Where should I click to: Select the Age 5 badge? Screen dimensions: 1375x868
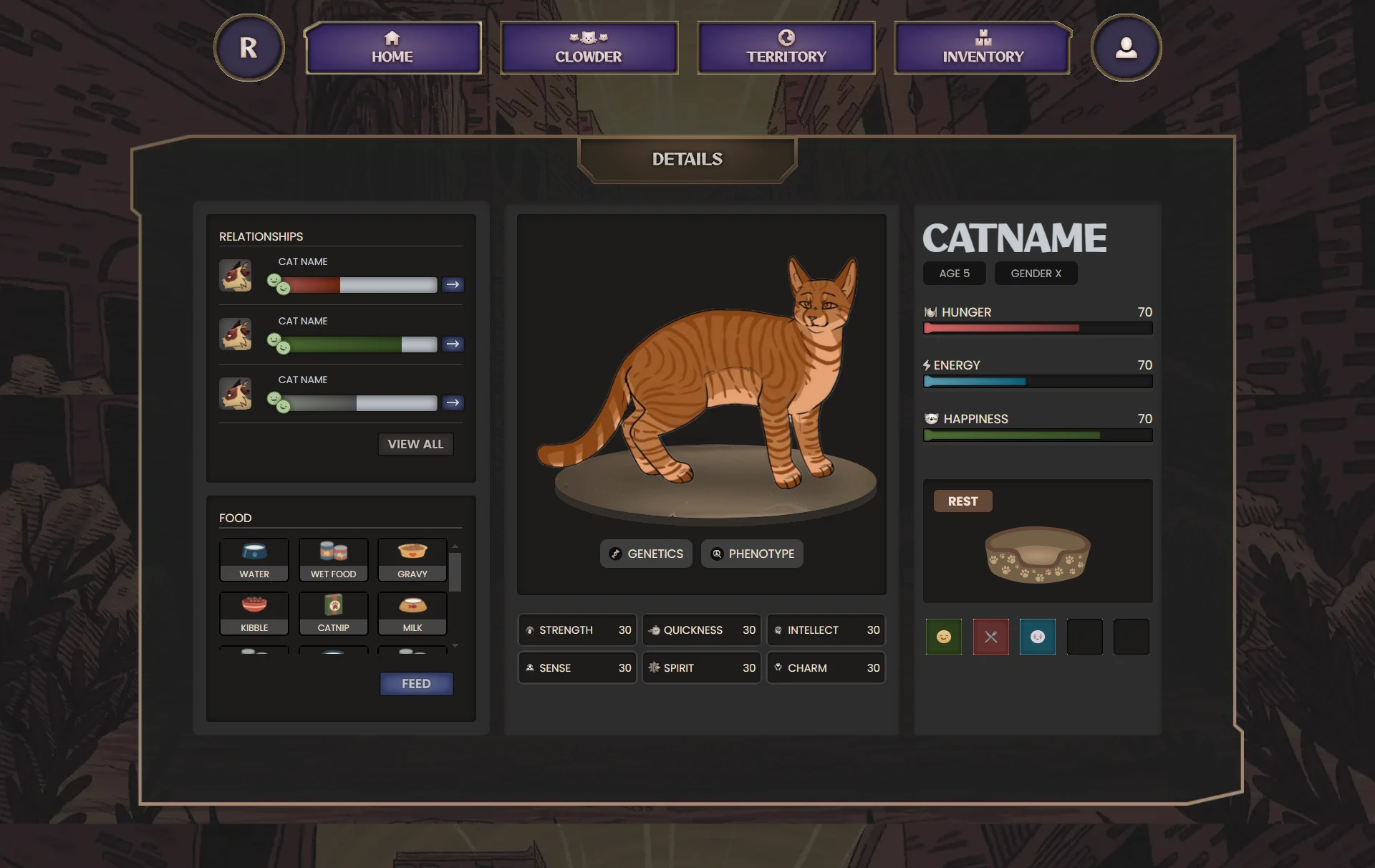click(x=954, y=273)
